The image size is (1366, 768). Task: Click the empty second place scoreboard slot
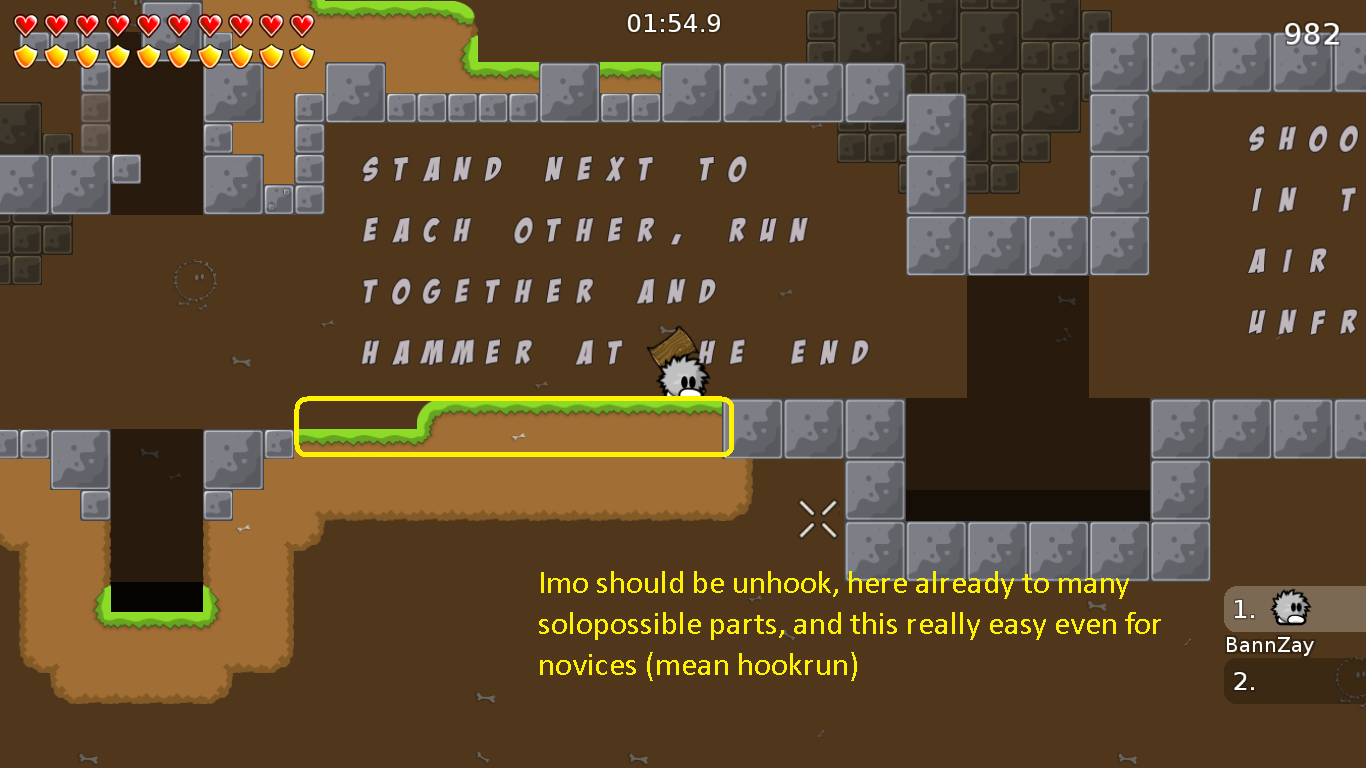click(1290, 682)
